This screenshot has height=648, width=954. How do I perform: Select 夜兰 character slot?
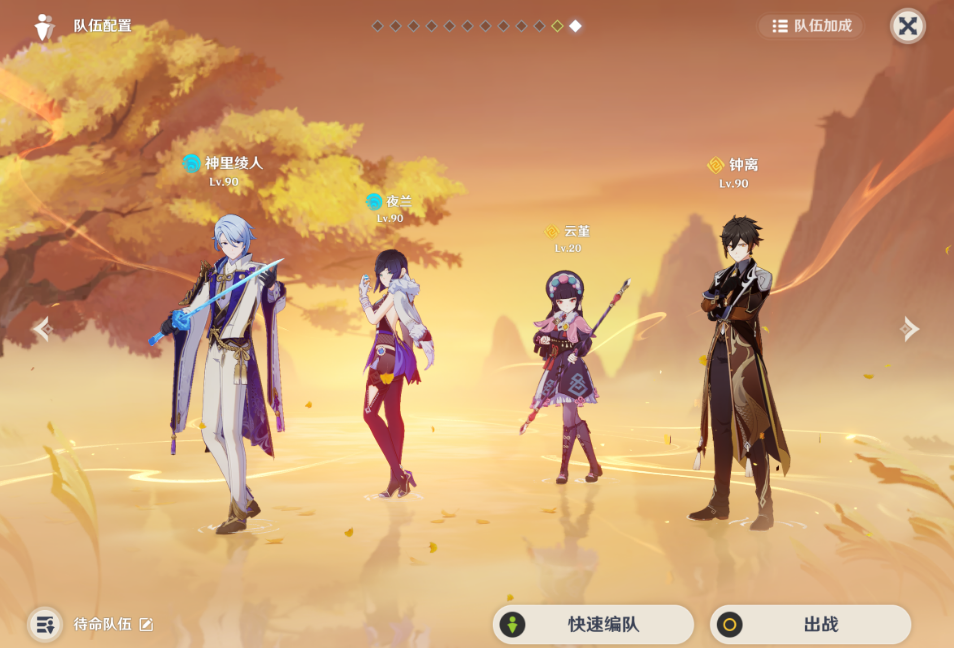[391, 370]
